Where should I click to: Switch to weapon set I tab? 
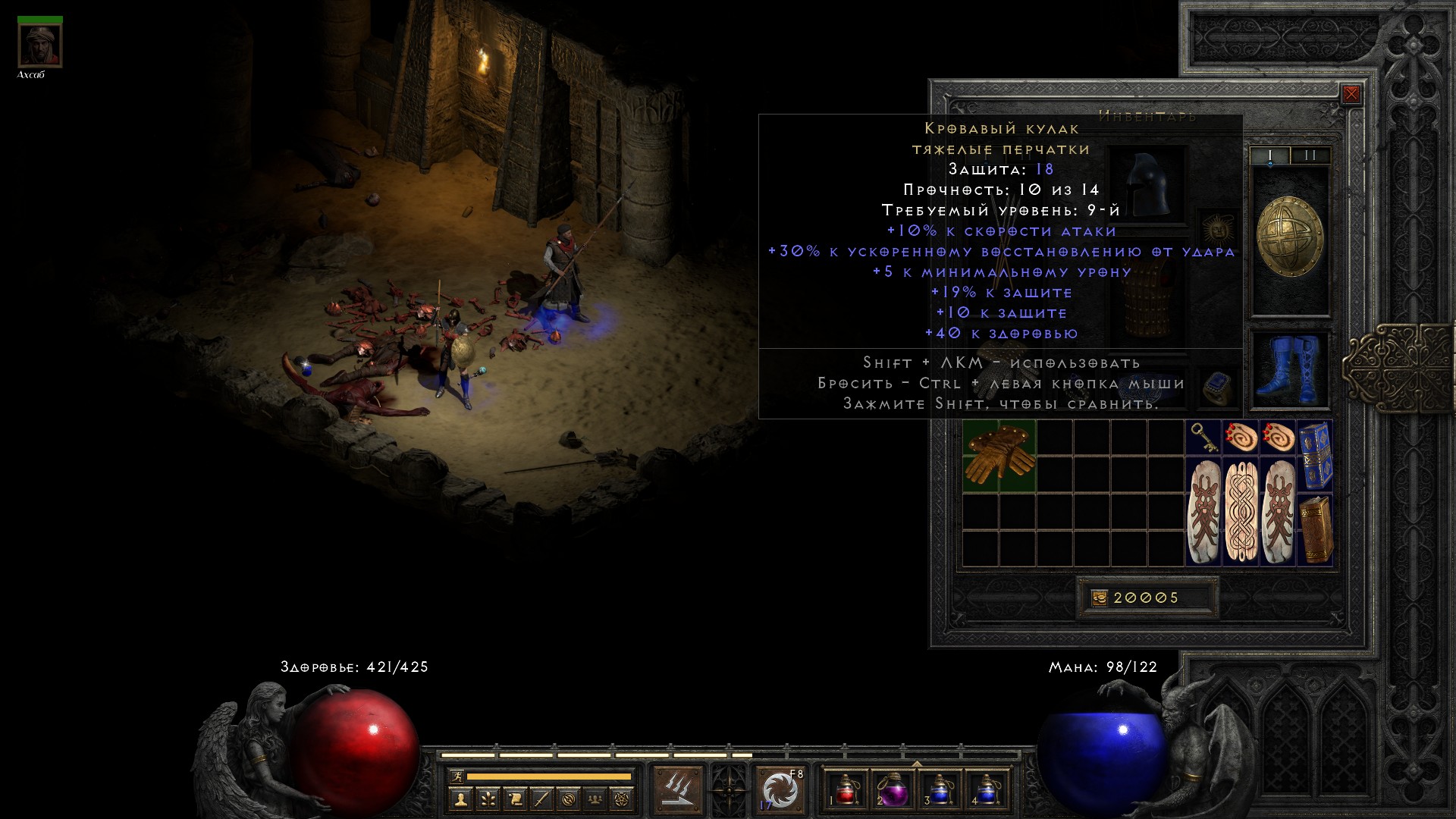click(x=1270, y=155)
